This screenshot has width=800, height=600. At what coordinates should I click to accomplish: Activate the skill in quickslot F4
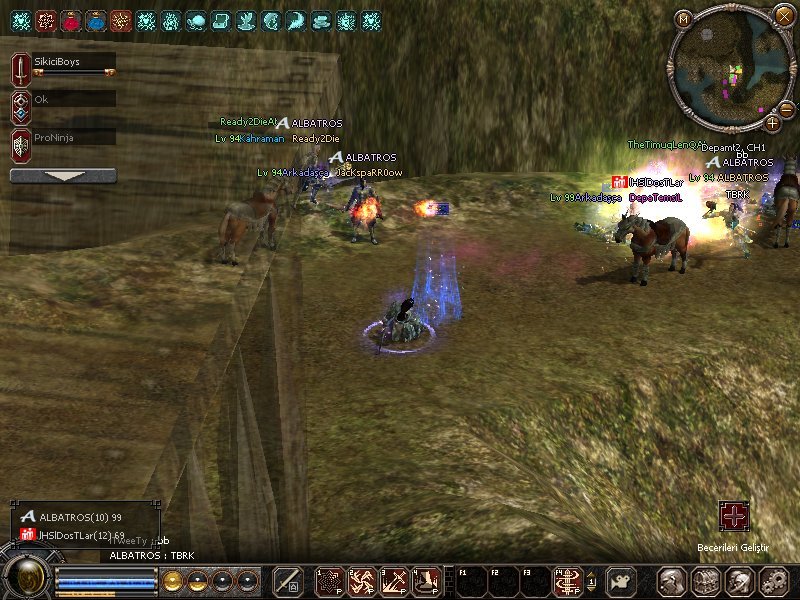click(x=569, y=580)
